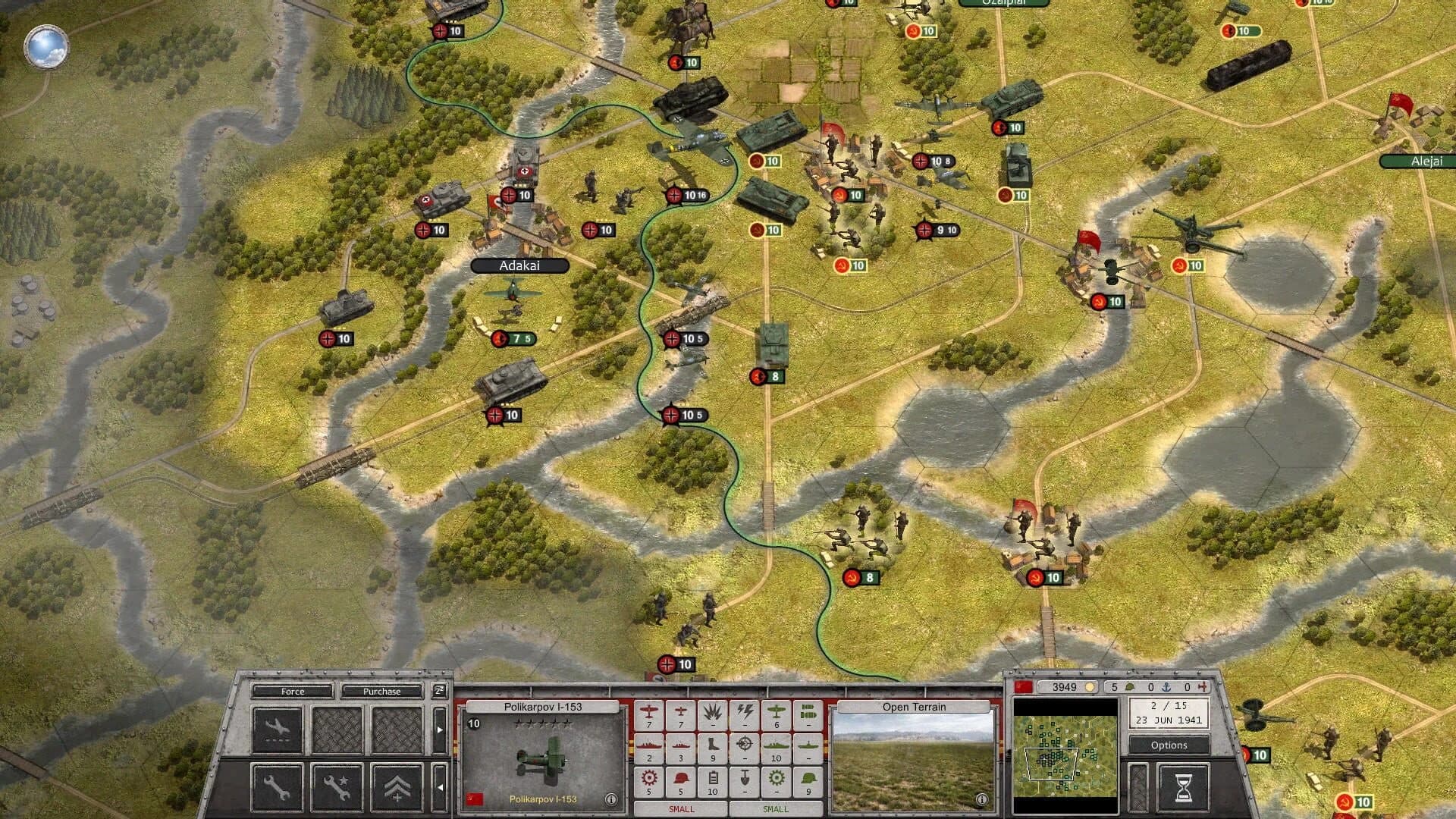The width and height of the screenshot is (1456, 819).
Task: Expand the right arrow beside unit slots
Action: [440, 730]
